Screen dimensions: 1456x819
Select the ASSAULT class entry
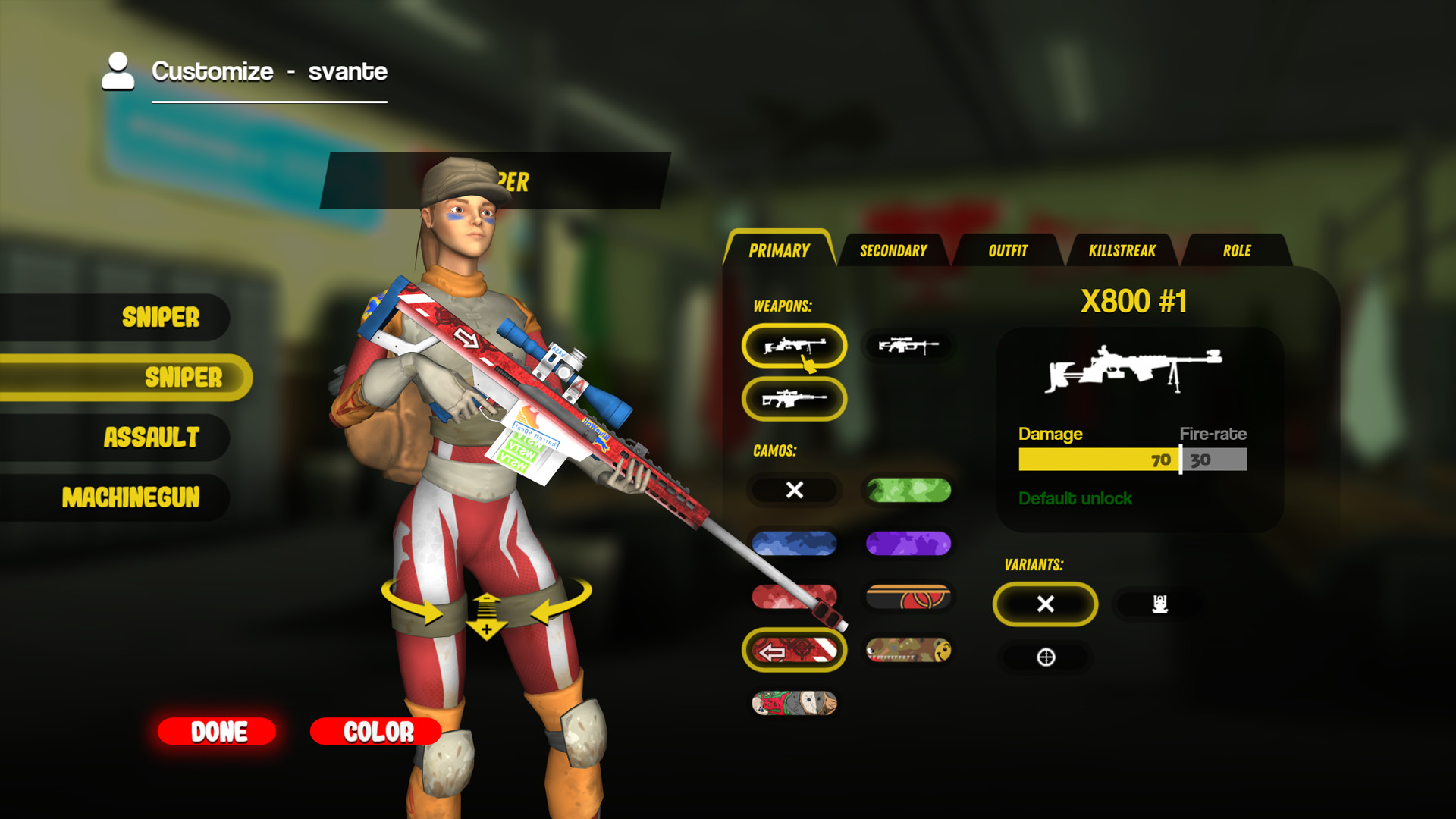[x=151, y=438]
